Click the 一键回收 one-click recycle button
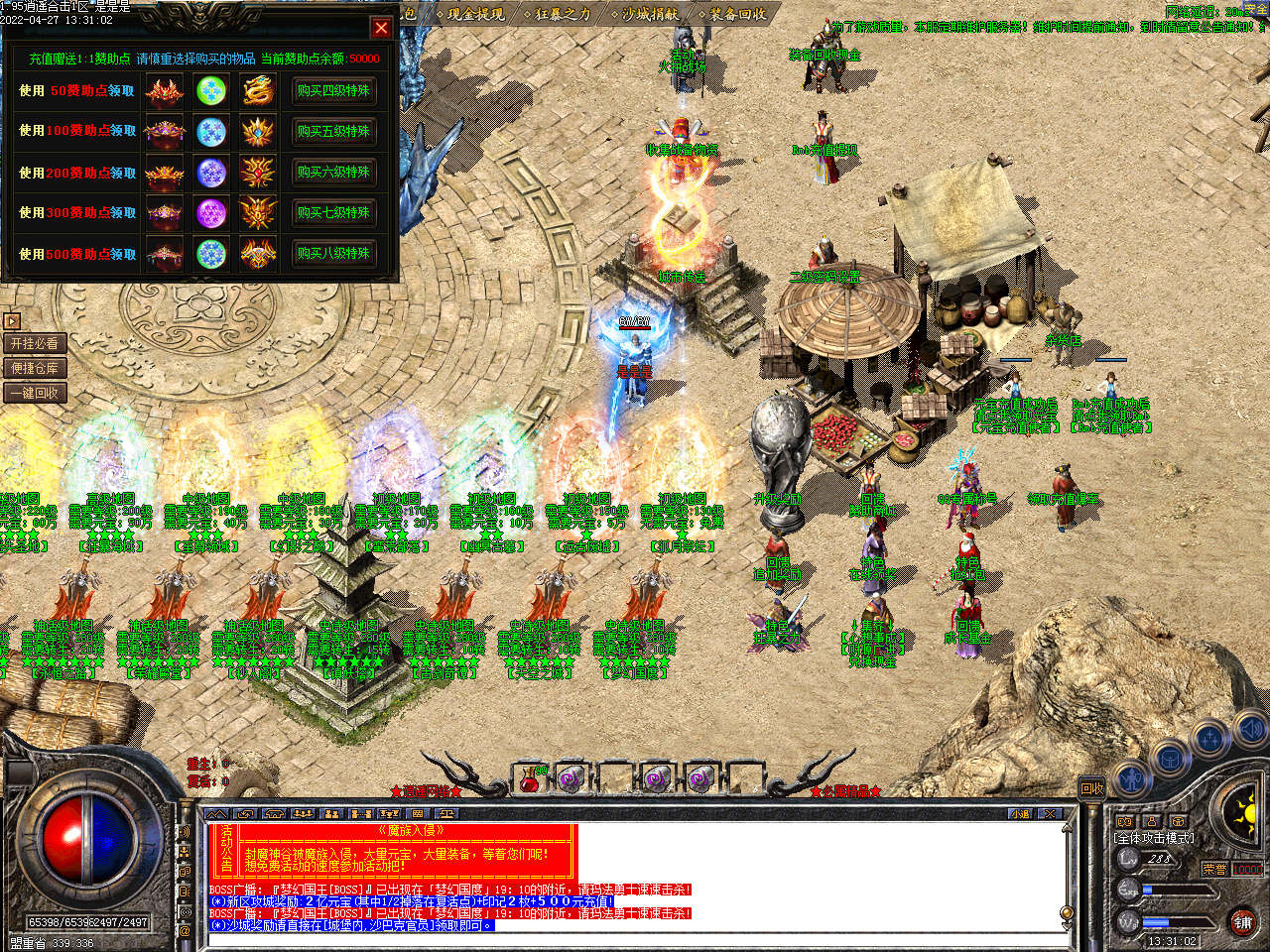The height and width of the screenshot is (952, 1270). [x=35, y=393]
